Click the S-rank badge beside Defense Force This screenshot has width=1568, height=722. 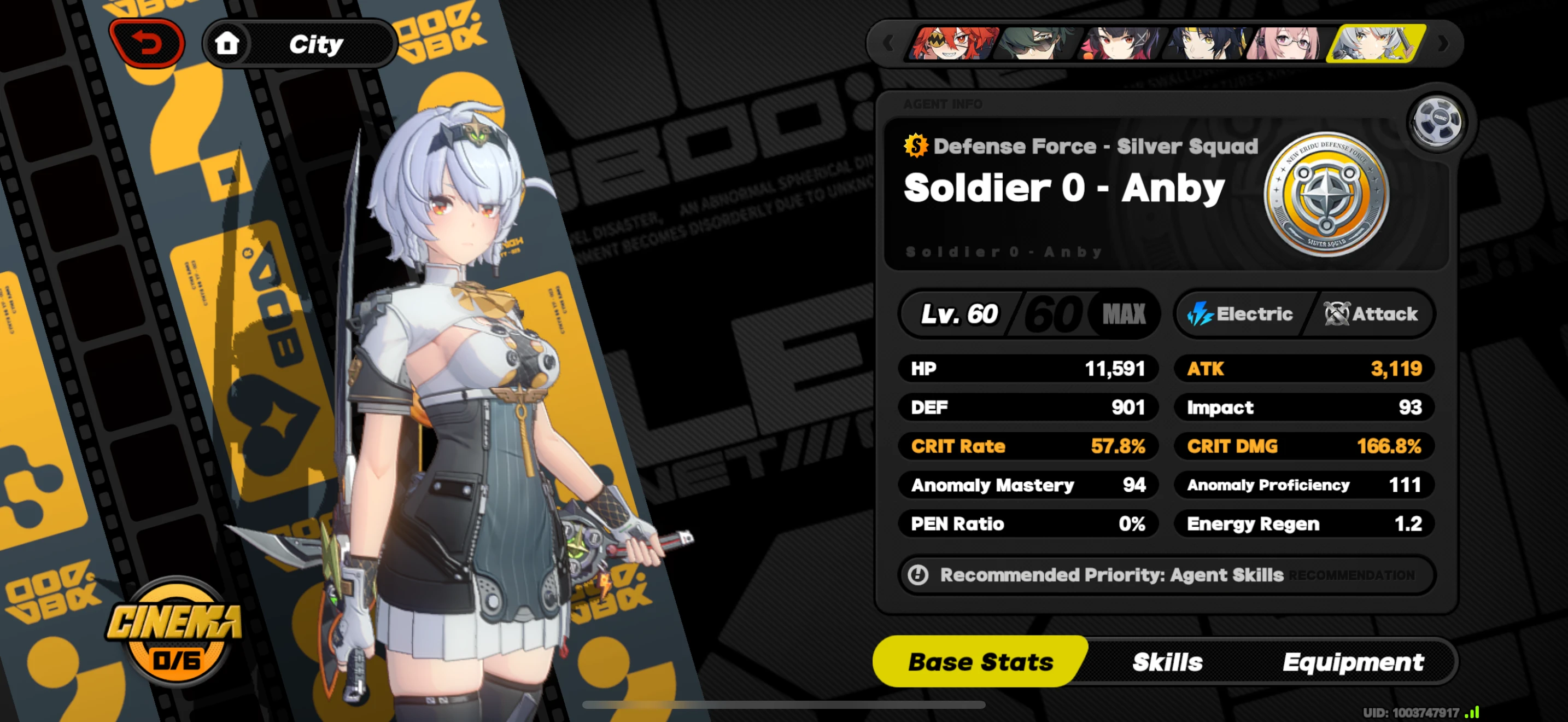(x=917, y=145)
